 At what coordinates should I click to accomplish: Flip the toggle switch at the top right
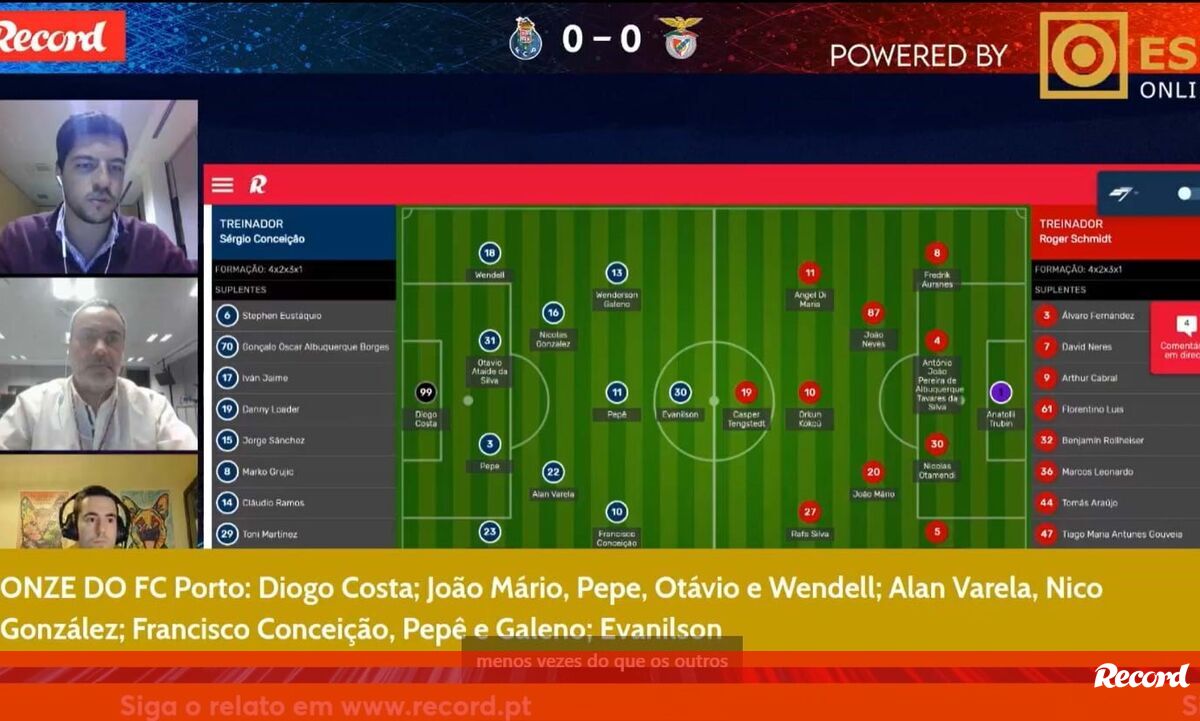click(x=1186, y=193)
